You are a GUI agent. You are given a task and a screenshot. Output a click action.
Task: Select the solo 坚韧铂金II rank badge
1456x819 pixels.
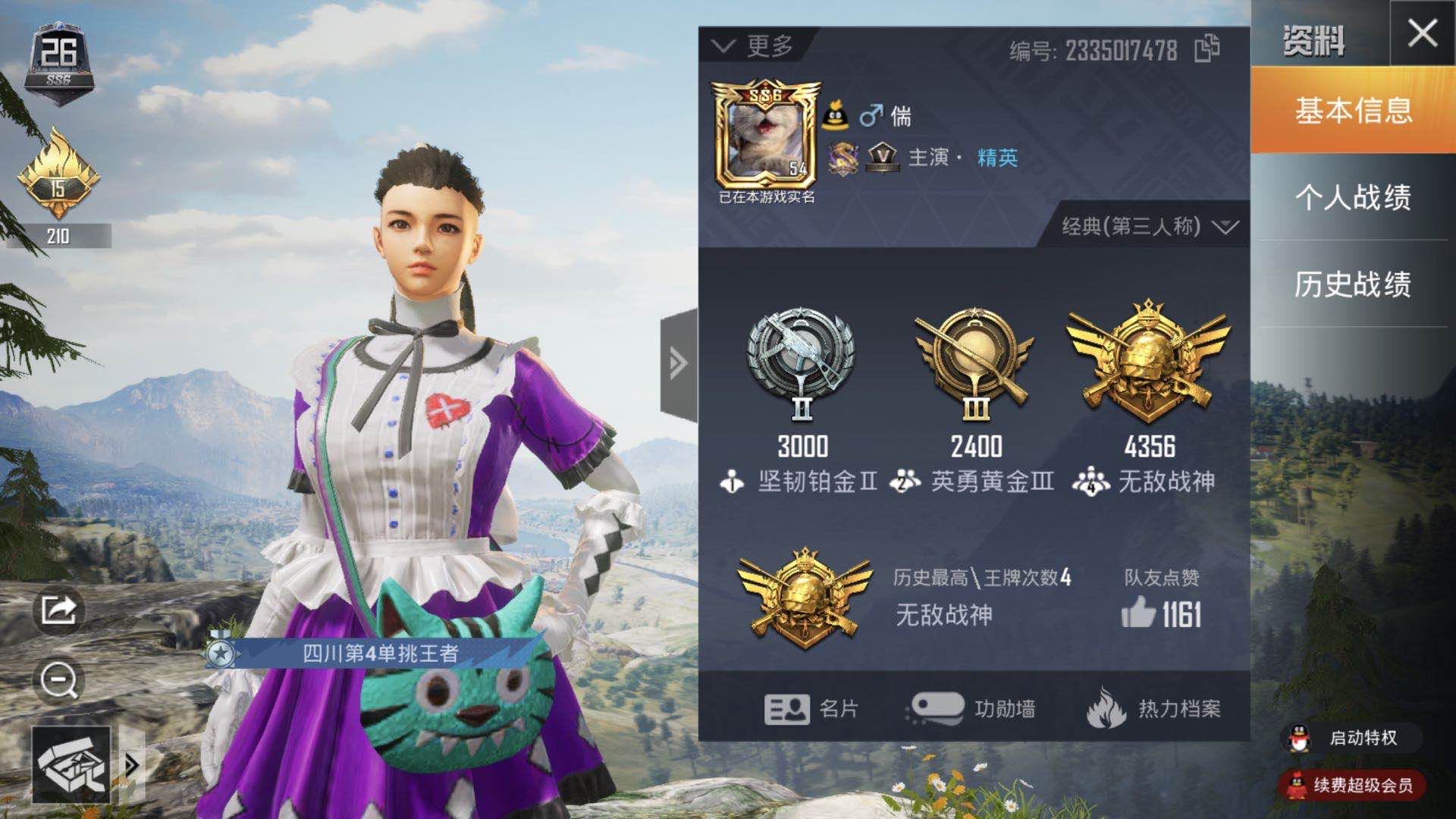coord(802,364)
